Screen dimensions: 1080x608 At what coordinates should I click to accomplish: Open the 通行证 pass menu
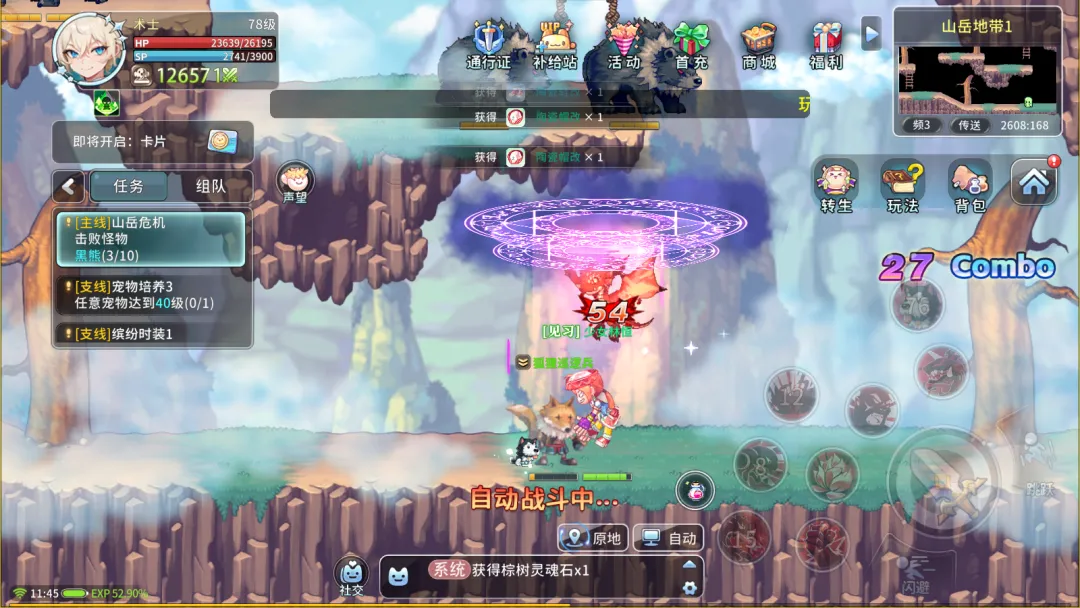[488, 45]
